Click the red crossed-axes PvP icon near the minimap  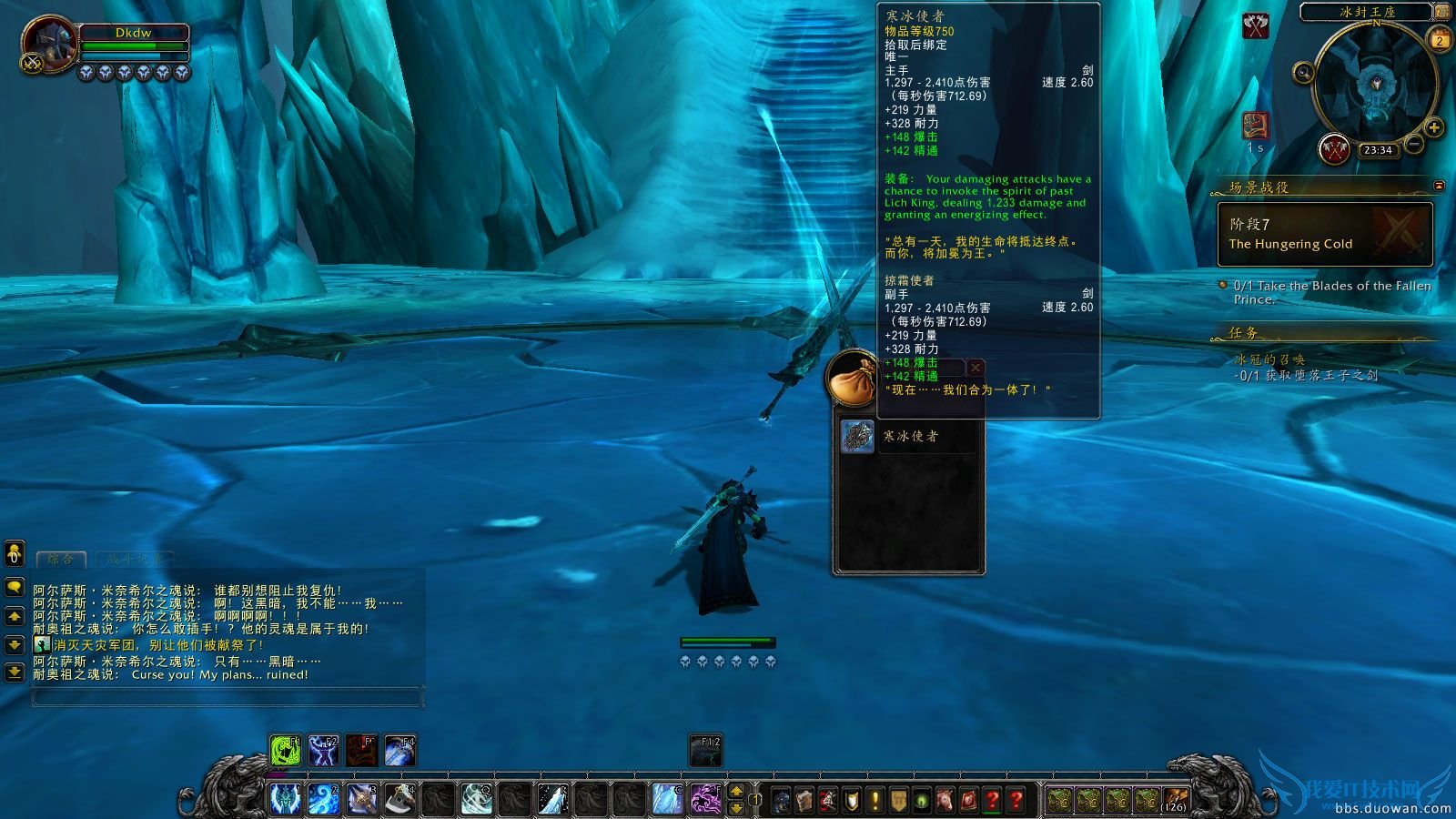click(1255, 25)
